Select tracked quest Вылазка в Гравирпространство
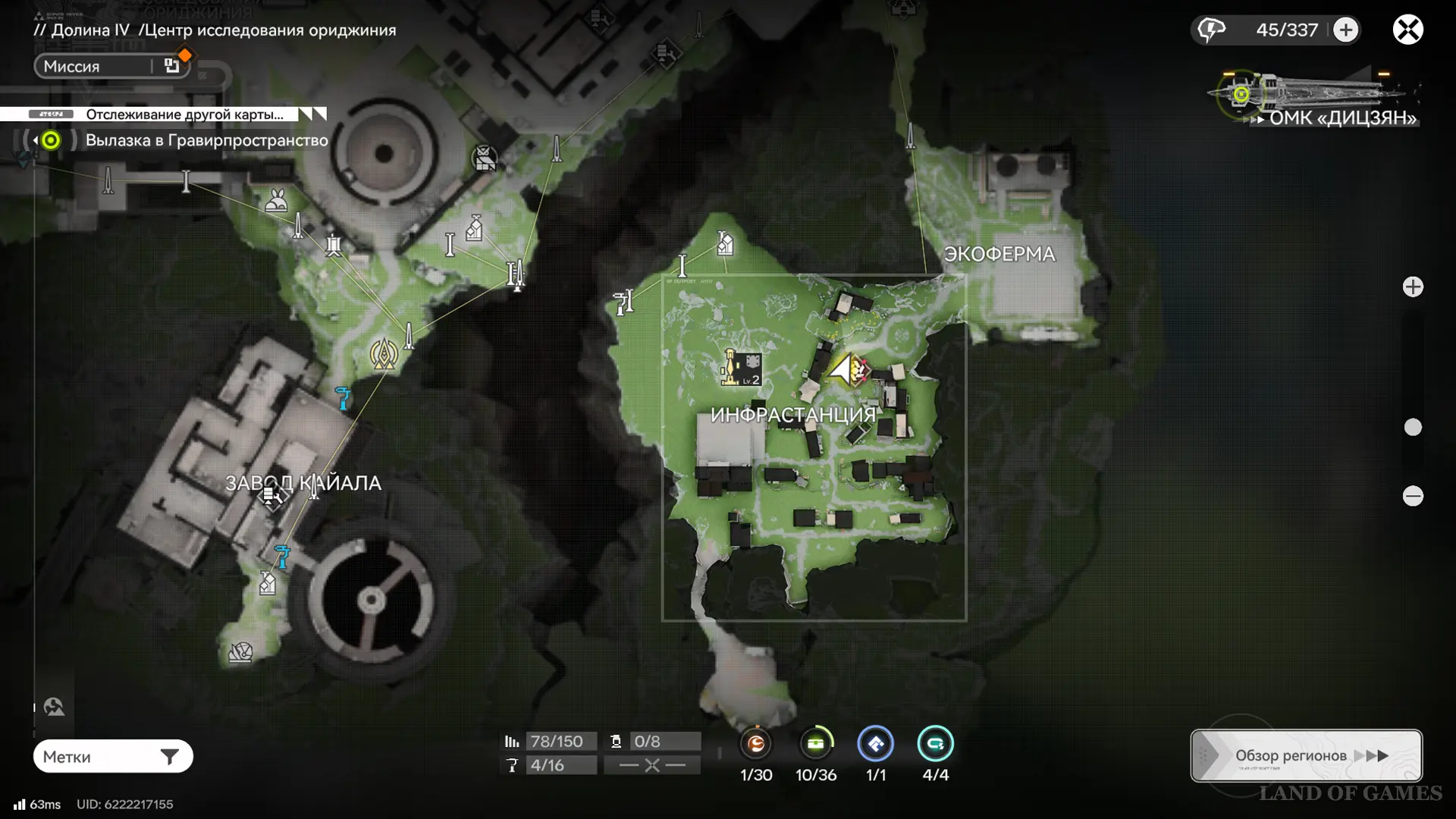This screenshot has width=1456, height=819. click(x=206, y=140)
